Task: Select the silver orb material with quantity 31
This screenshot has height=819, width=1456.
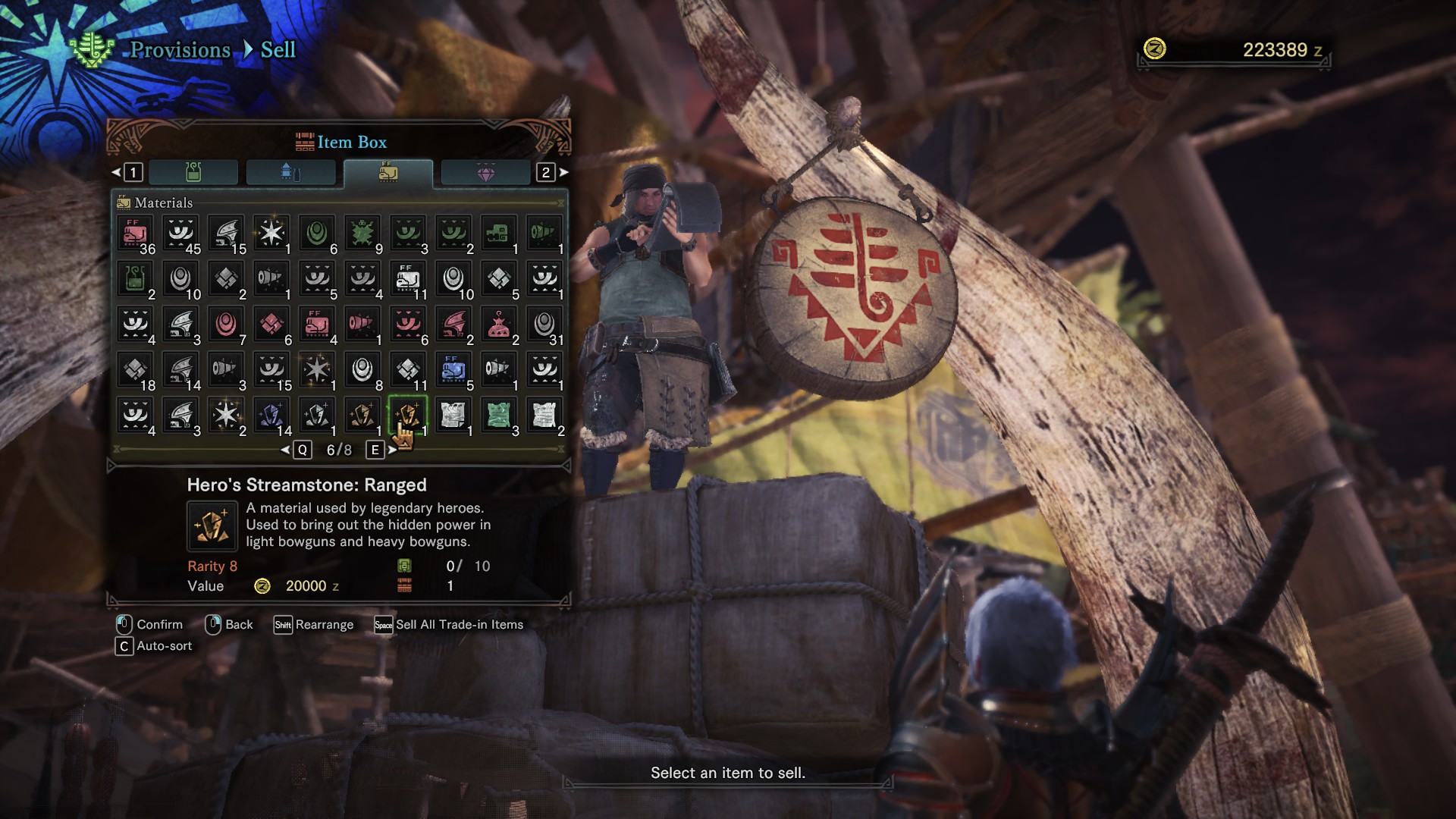Action: [x=544, y=324]
